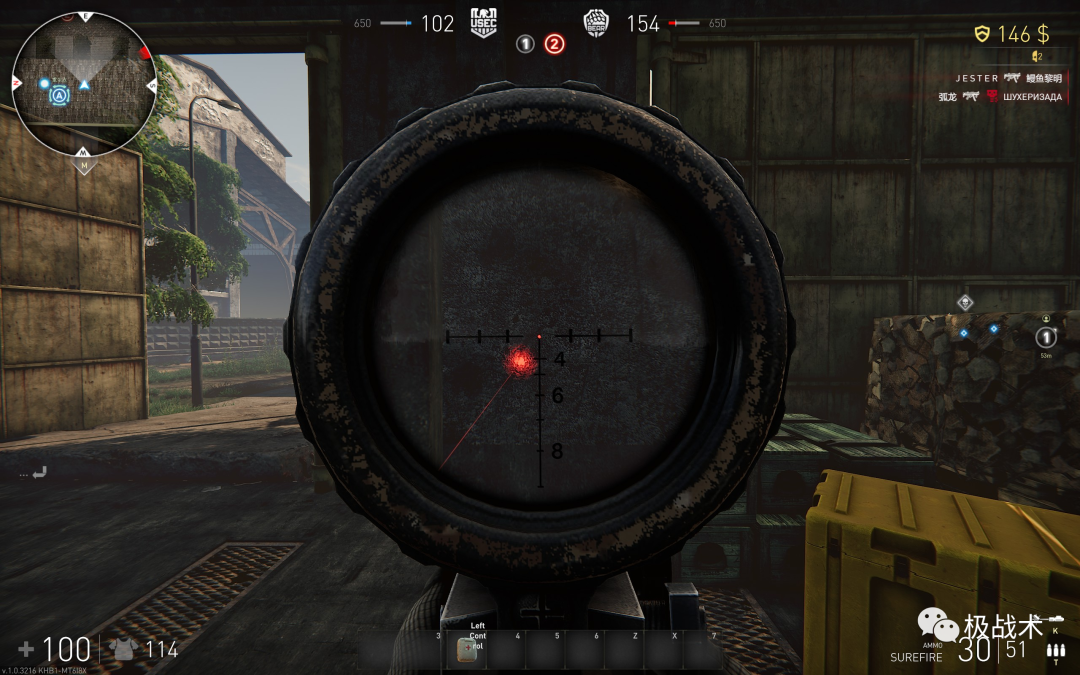Click the fire mode bullets icon
Viewport: 1080px width, 675px height.
[x=1053, y=653]
